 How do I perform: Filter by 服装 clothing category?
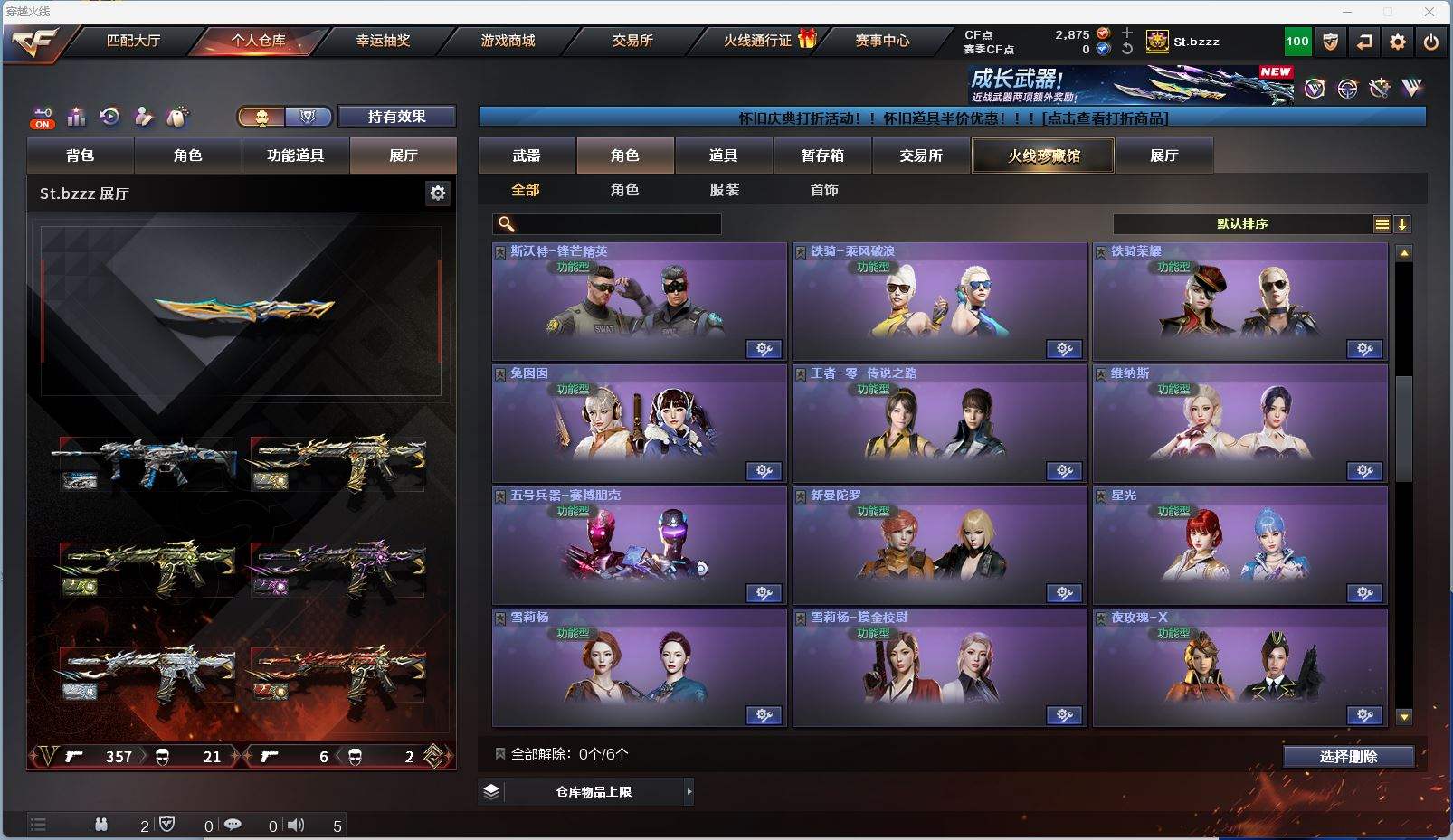pos(725,190)
